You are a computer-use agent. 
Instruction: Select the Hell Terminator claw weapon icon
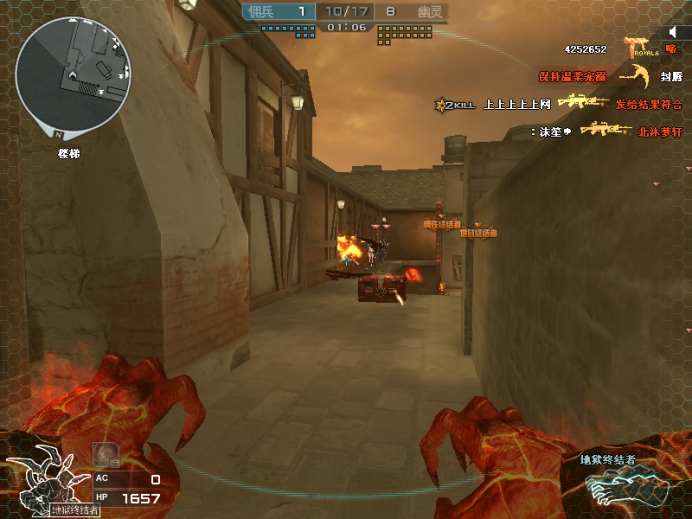[x=622, y=486]
